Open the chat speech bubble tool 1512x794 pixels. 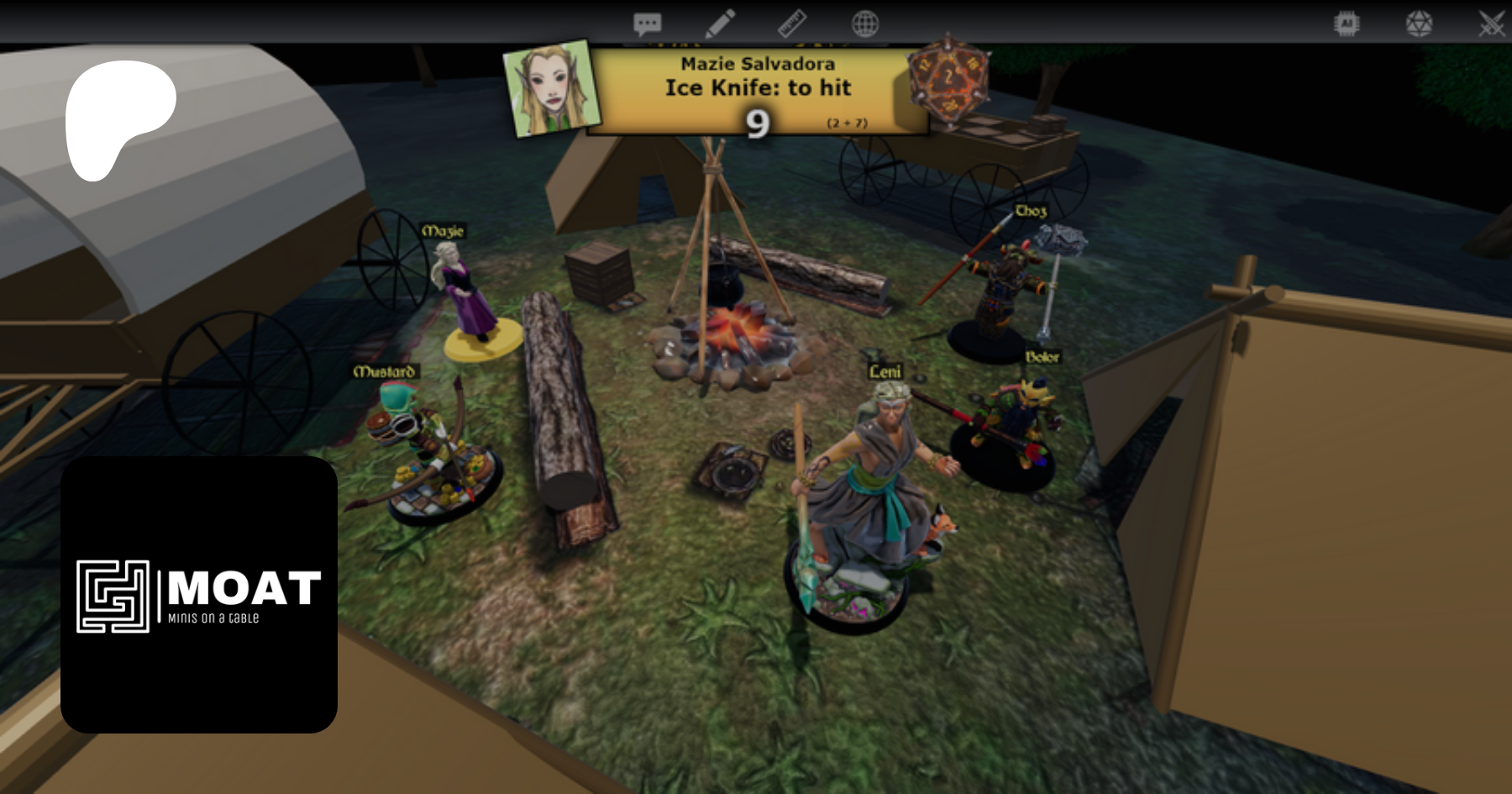(647, 24)
